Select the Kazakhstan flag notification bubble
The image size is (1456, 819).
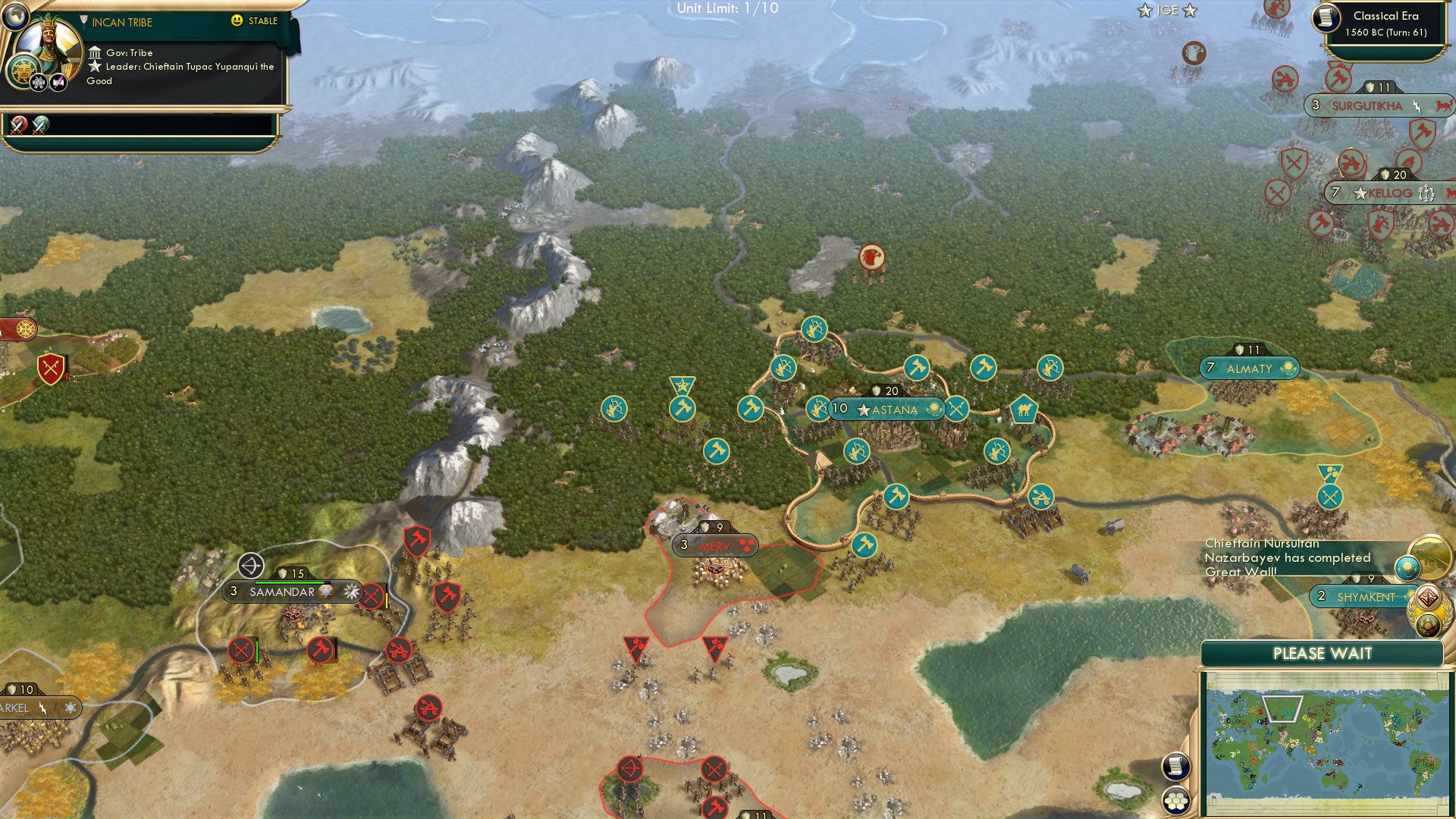click(1407, 567)
